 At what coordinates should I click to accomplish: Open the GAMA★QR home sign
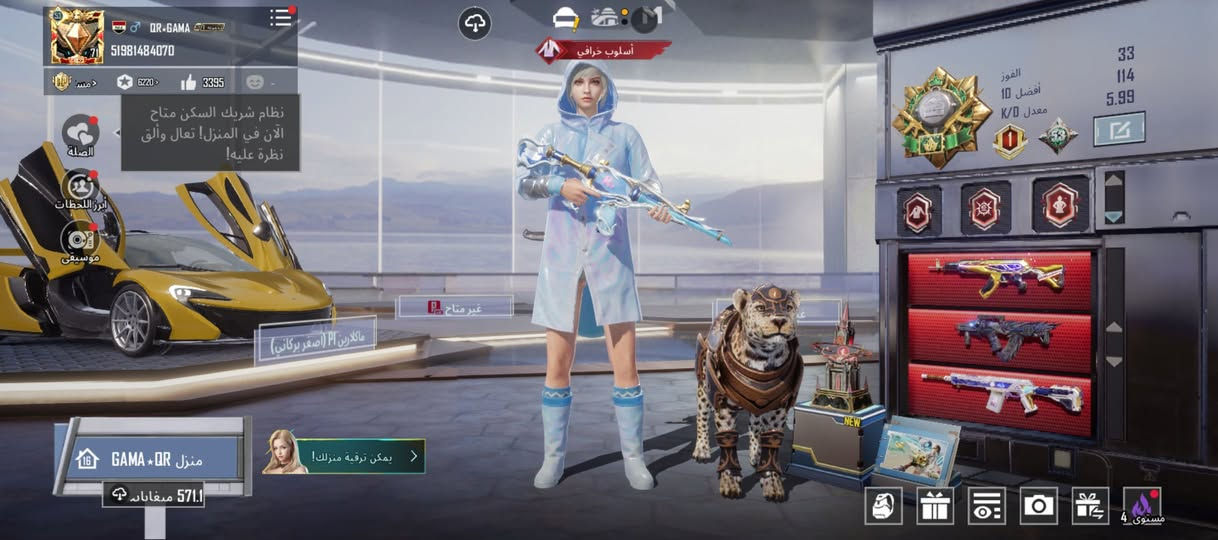pyautogui.click(x=152, y=459)
